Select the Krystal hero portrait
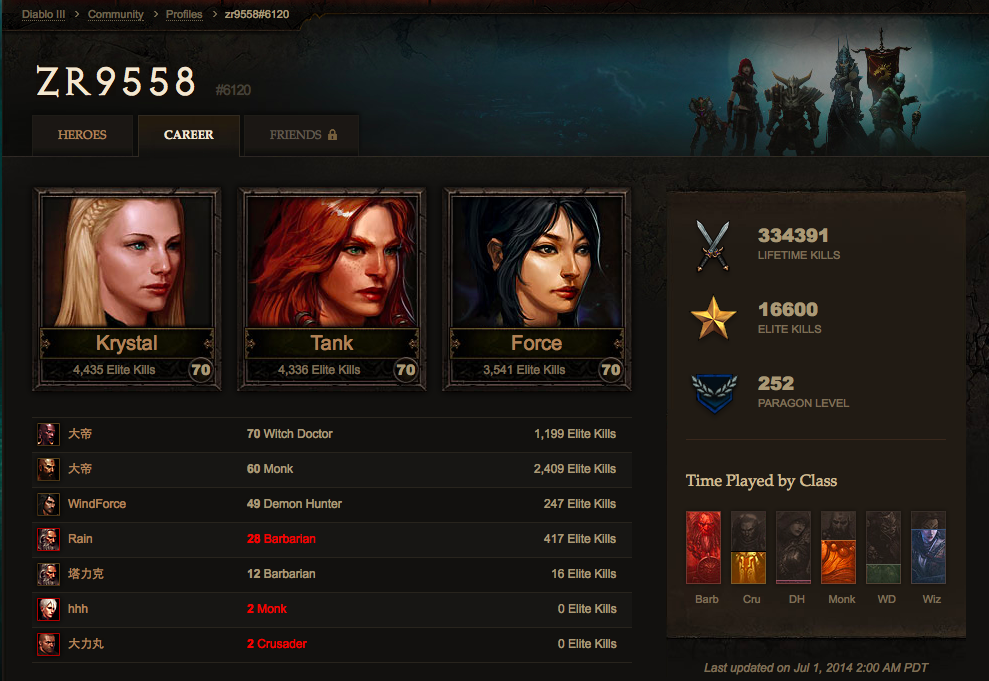989x681 pixels. click(x=127, y=289)
